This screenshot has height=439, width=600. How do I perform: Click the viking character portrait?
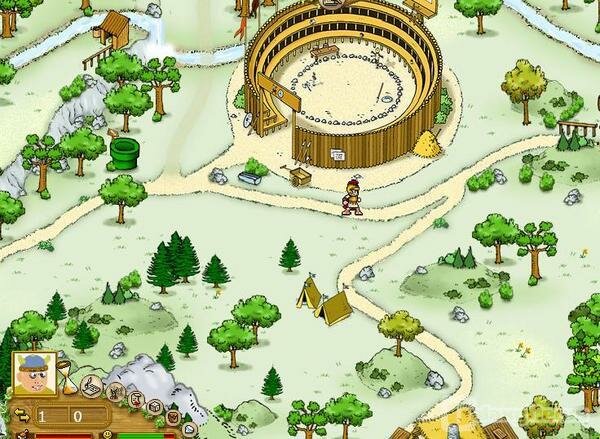33,373
